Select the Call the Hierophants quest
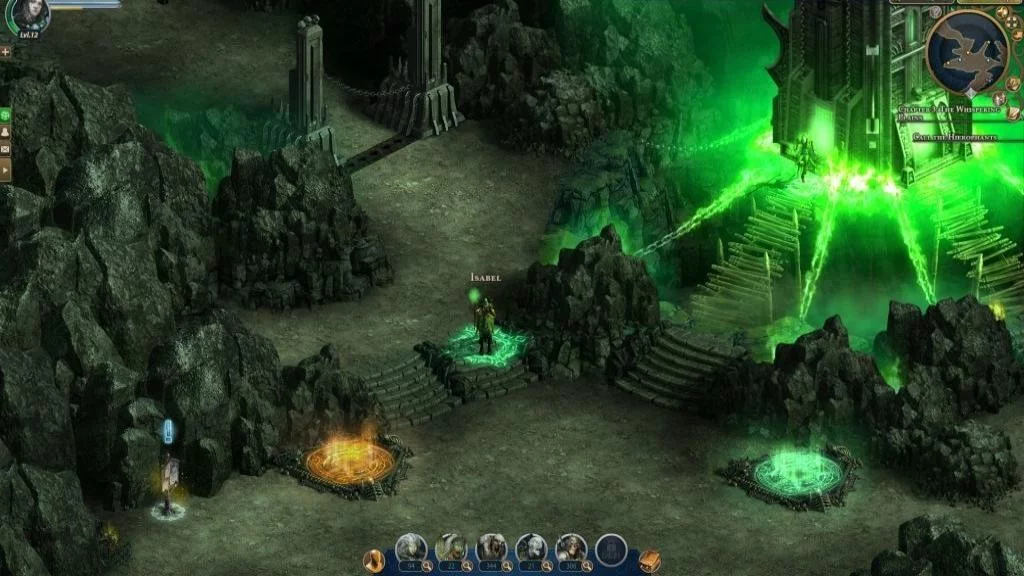Screen dimensions: 1024x576 click(x=961, y=137)
